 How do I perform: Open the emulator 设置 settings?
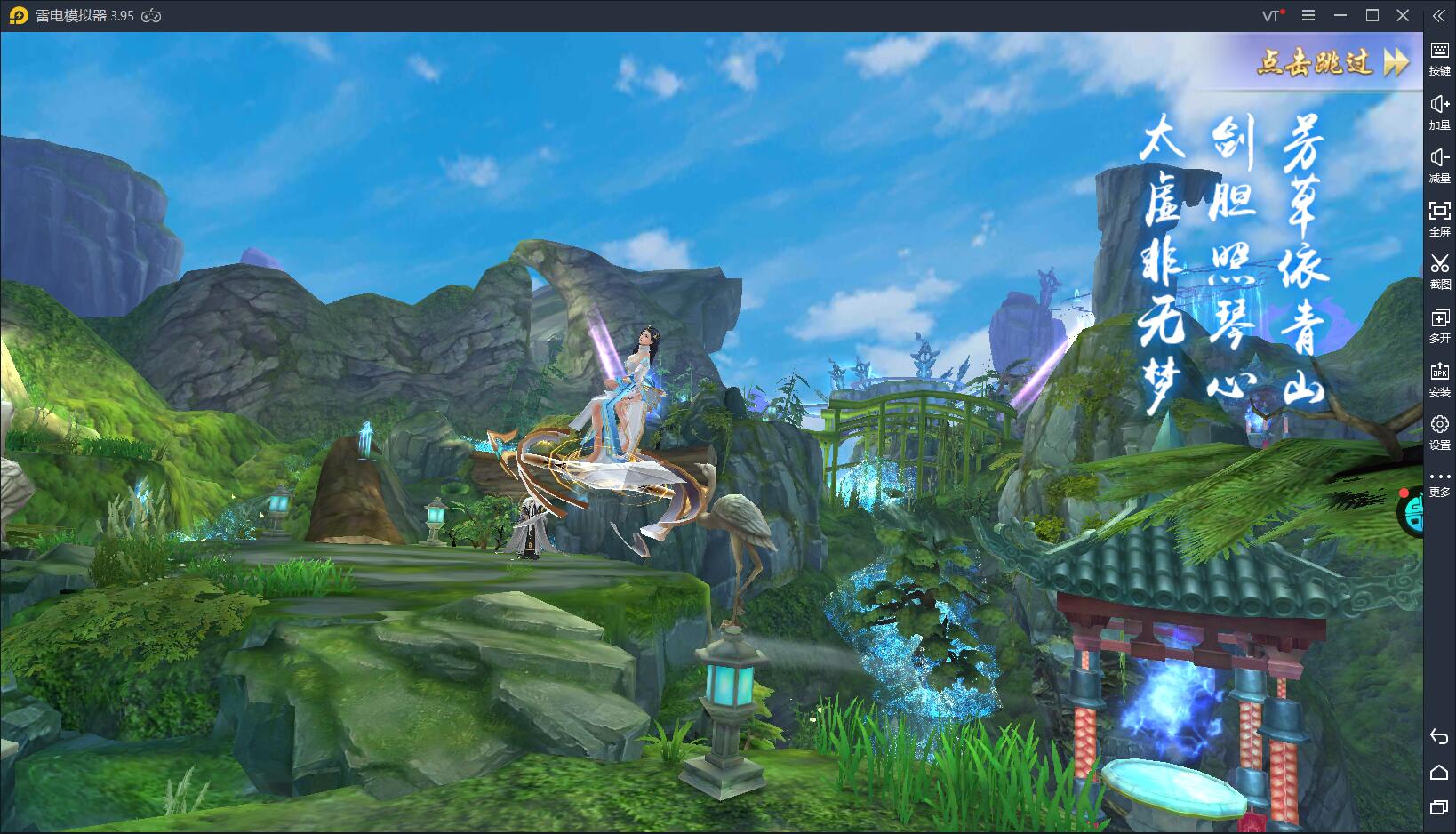[x=1439, y=431]
